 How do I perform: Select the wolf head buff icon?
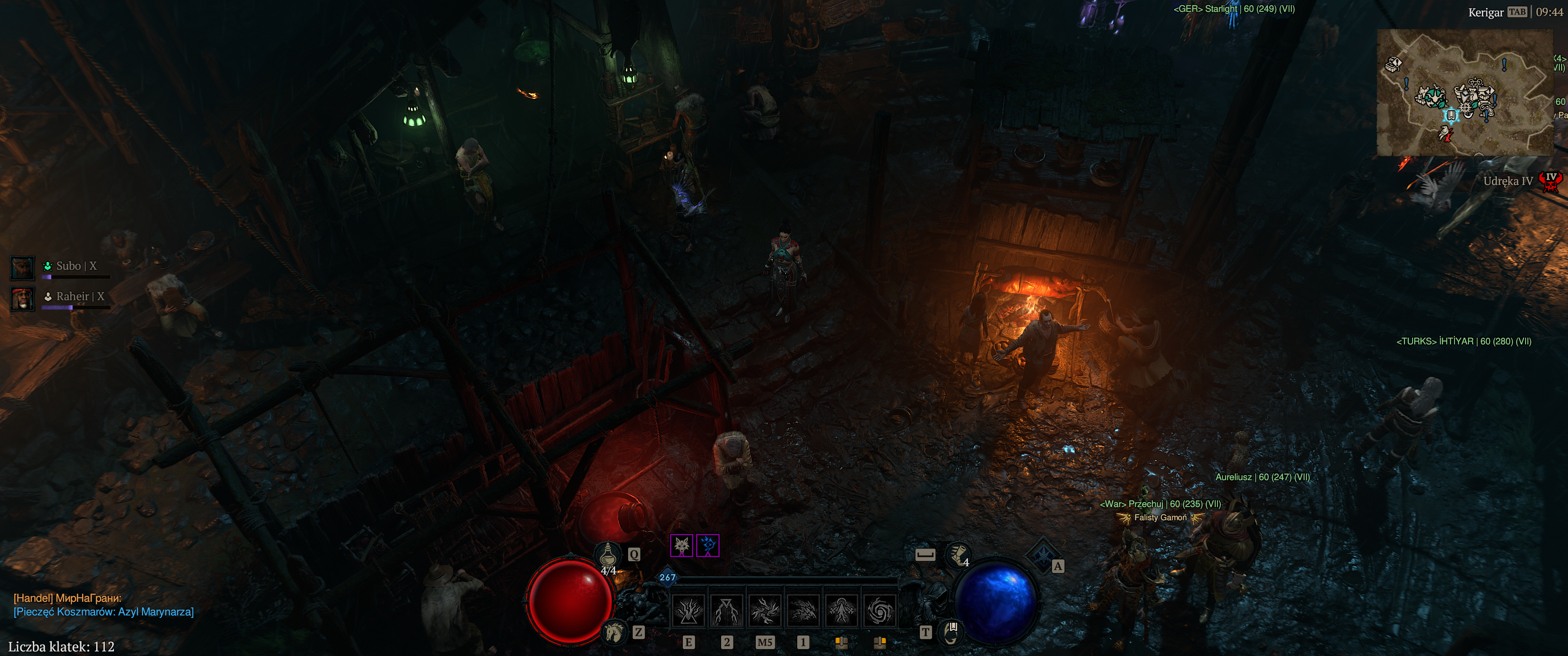pos(682,545)
